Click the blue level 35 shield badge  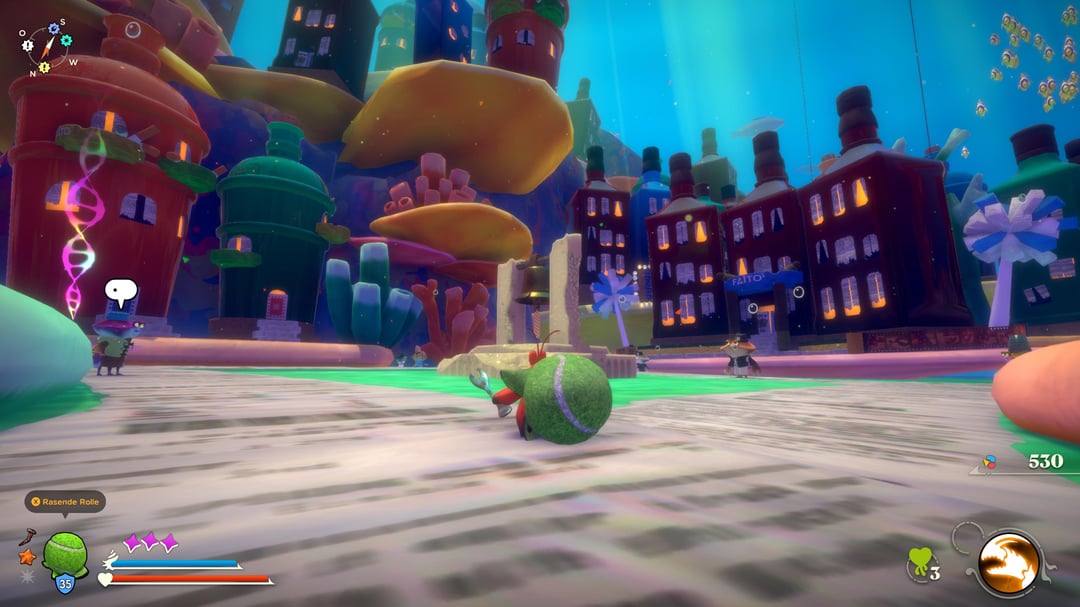[64, 583]
